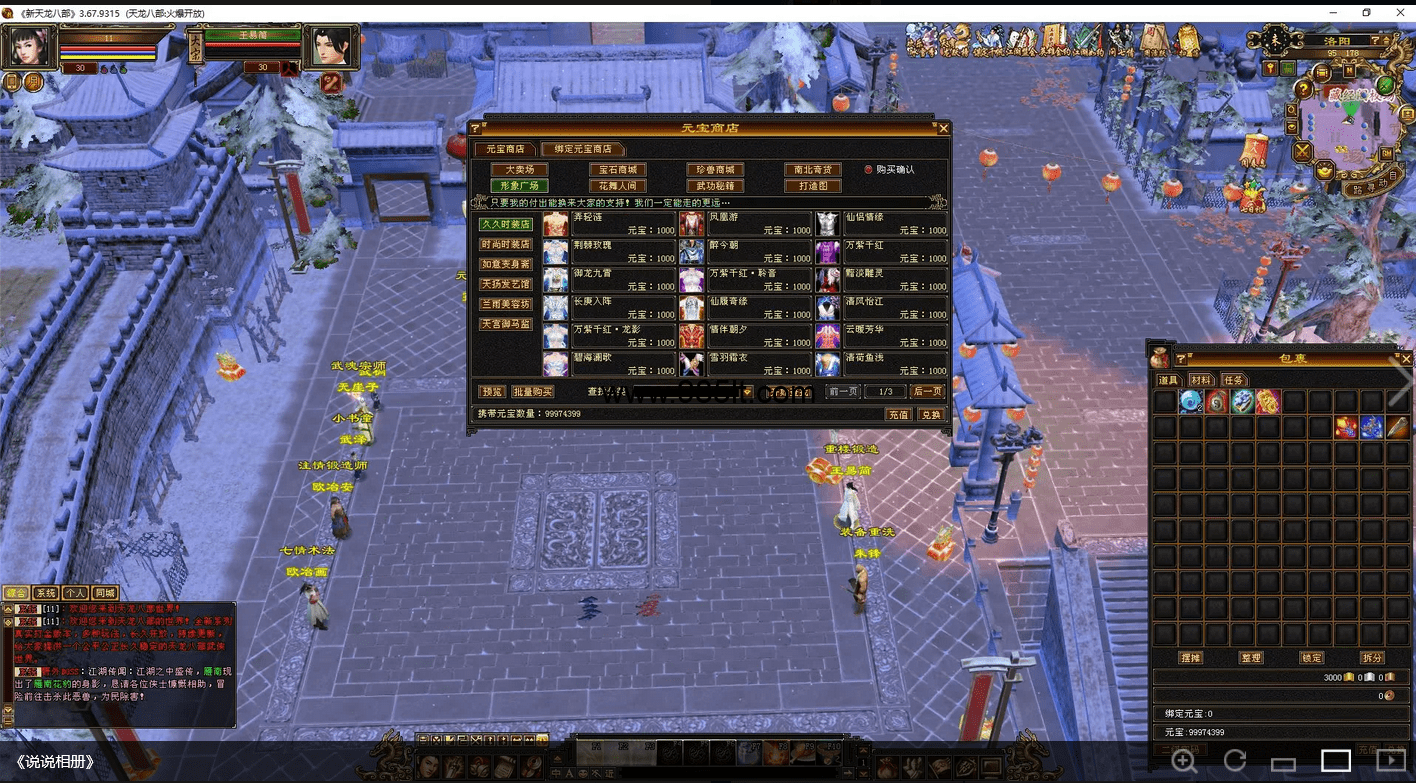This screenshot has height=783, width=1416.
Task: Open the 宝石商城 category
Action: pos(617,170)
